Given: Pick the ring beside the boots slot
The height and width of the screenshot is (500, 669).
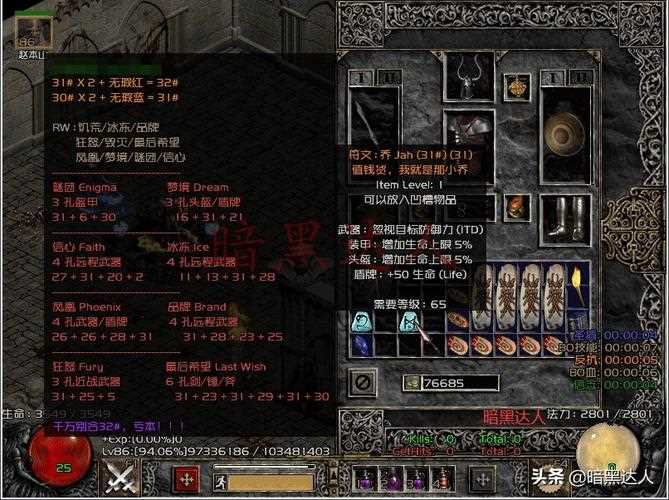Looking at the screenshot, I should (516, 207).
